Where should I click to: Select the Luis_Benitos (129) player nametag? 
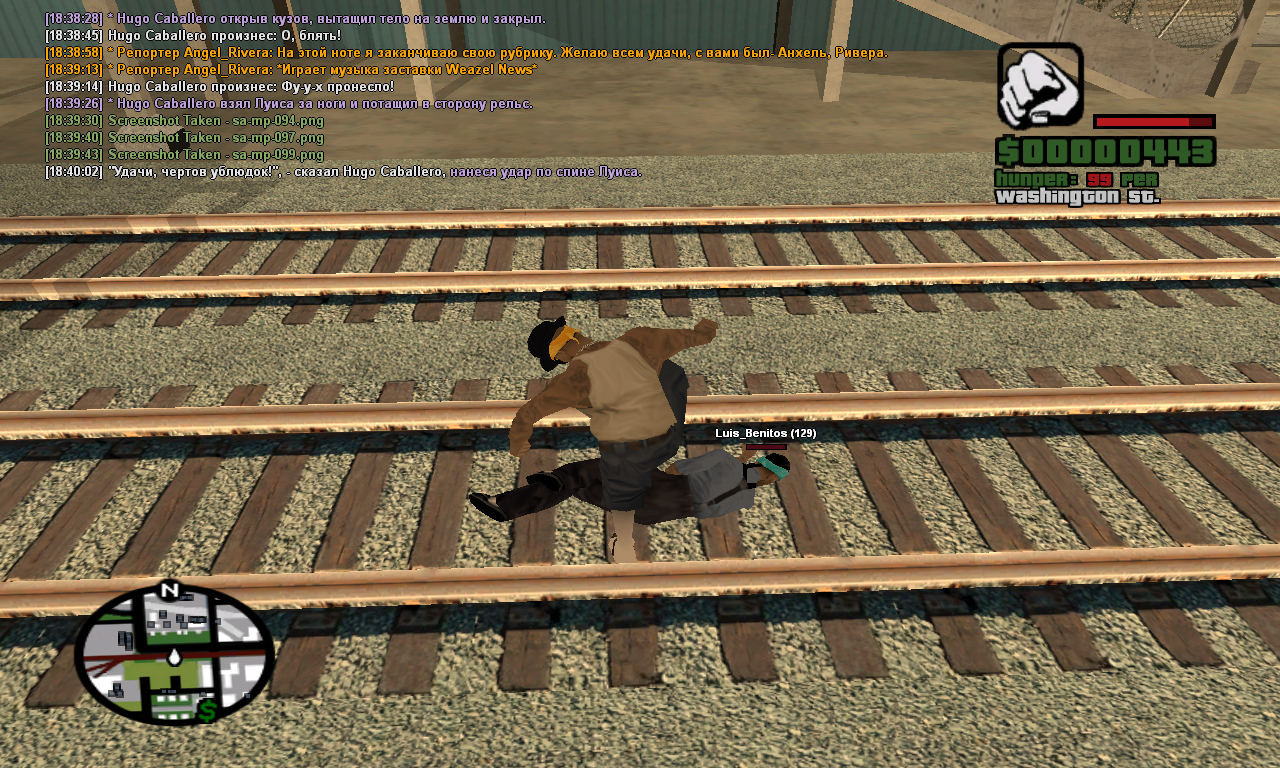[x=765, y=433]
